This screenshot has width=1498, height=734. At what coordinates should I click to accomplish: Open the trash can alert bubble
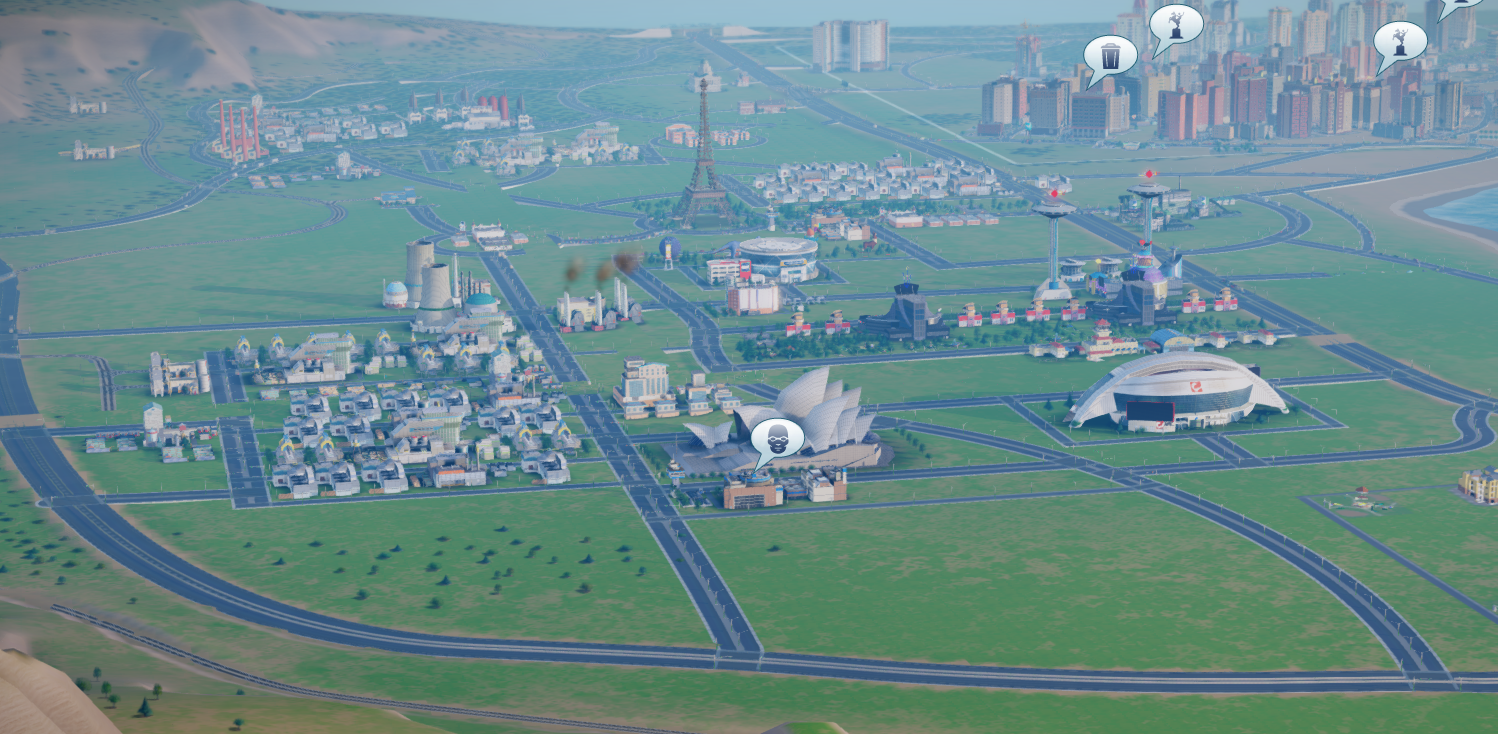(x=1110, y=56)
